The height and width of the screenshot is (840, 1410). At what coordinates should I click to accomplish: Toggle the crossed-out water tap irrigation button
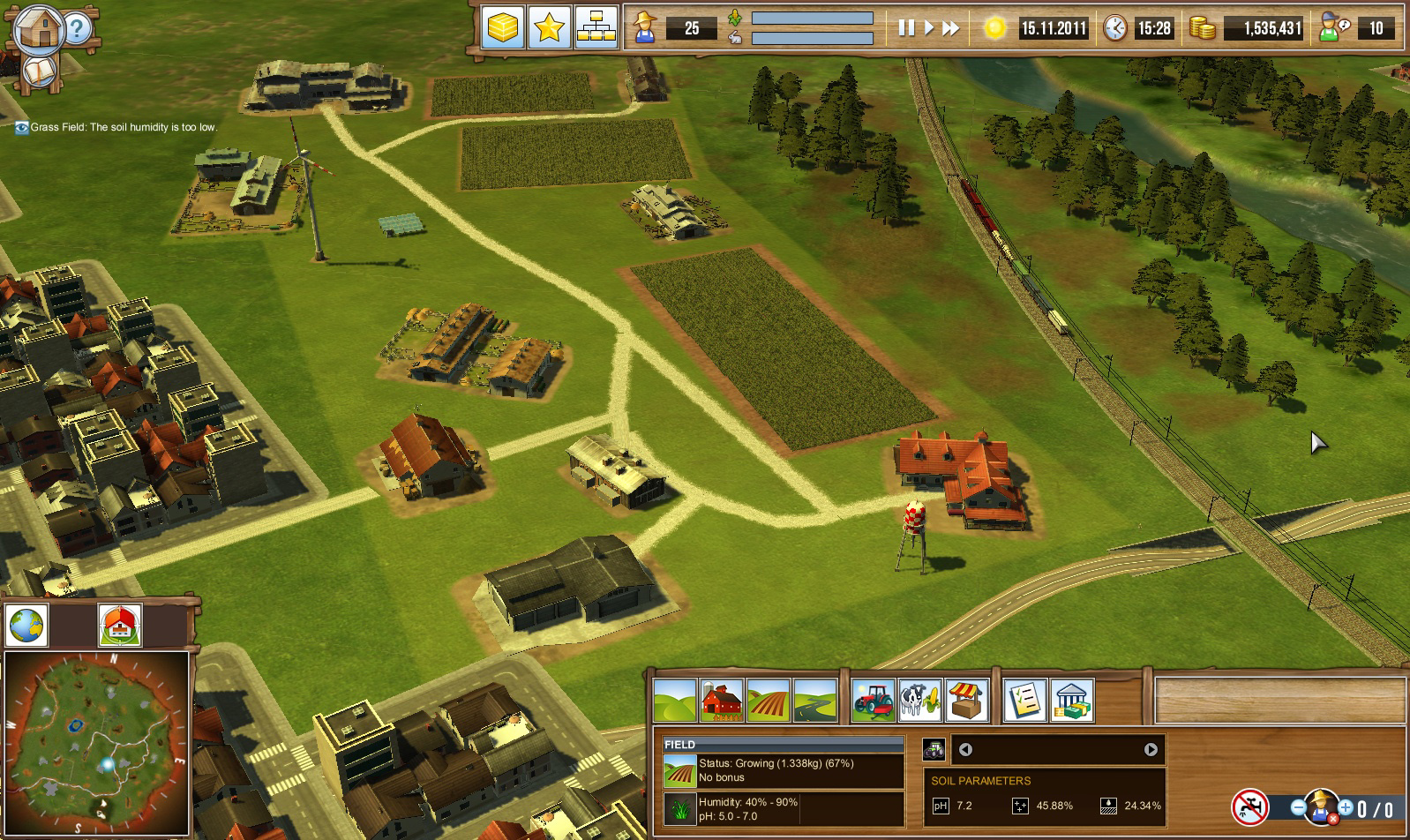coord(1249,806)
